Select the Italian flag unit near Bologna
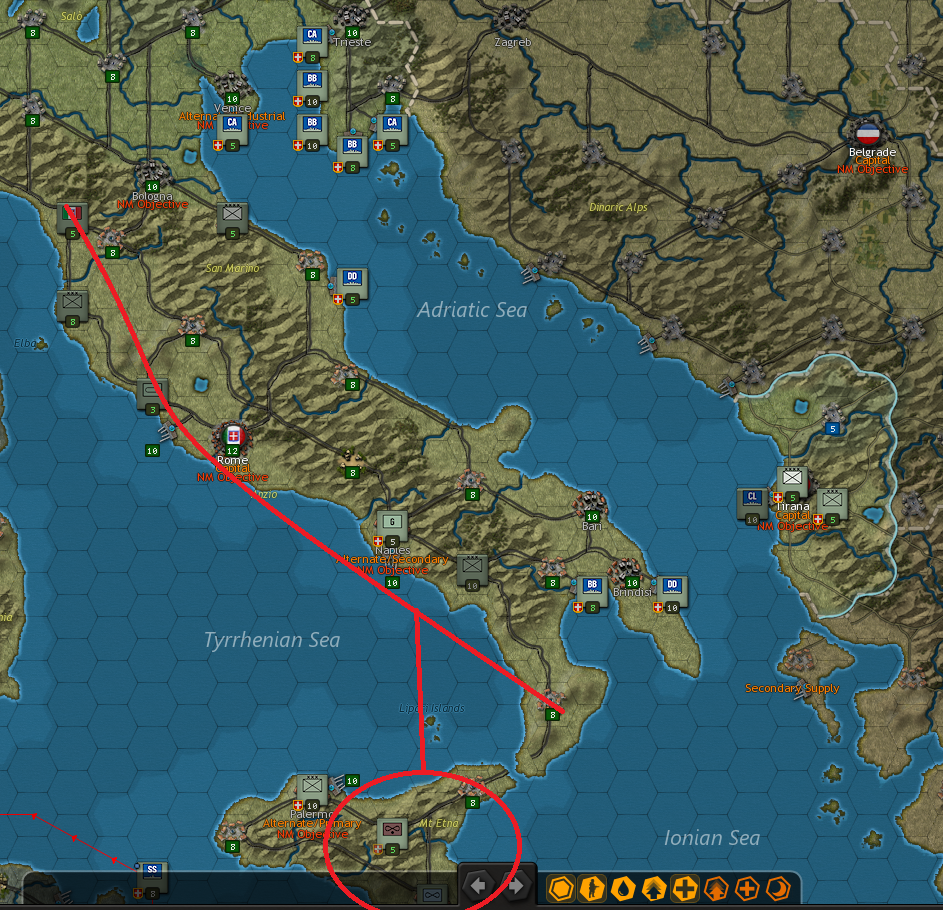943x910 pixels. 73,214
